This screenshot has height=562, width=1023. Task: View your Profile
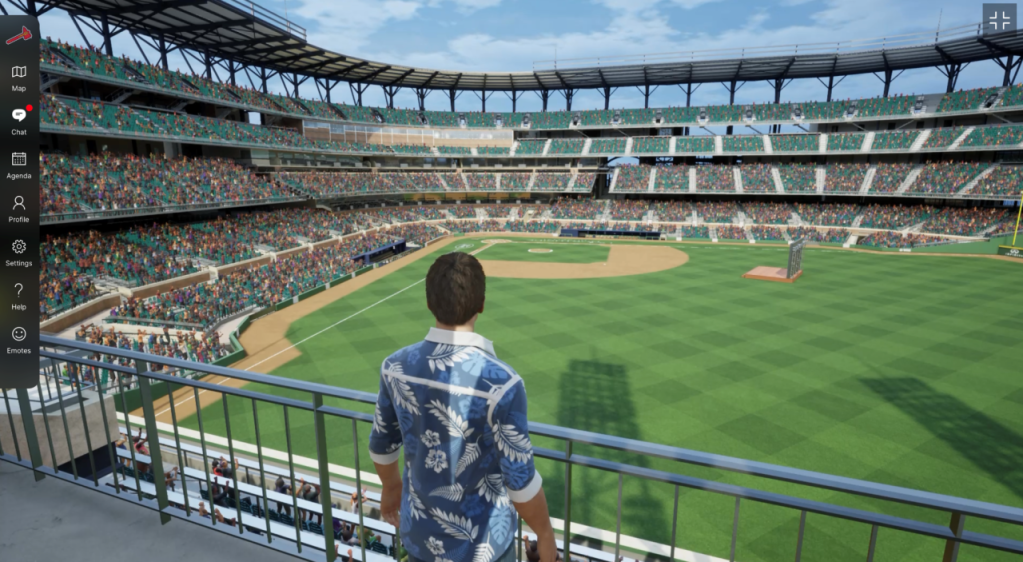click(x=19, y=208)
